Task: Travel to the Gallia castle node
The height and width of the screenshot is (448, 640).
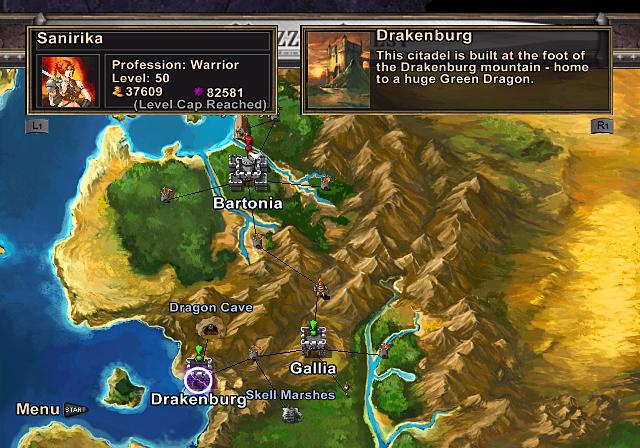Action: click(315, 343)
